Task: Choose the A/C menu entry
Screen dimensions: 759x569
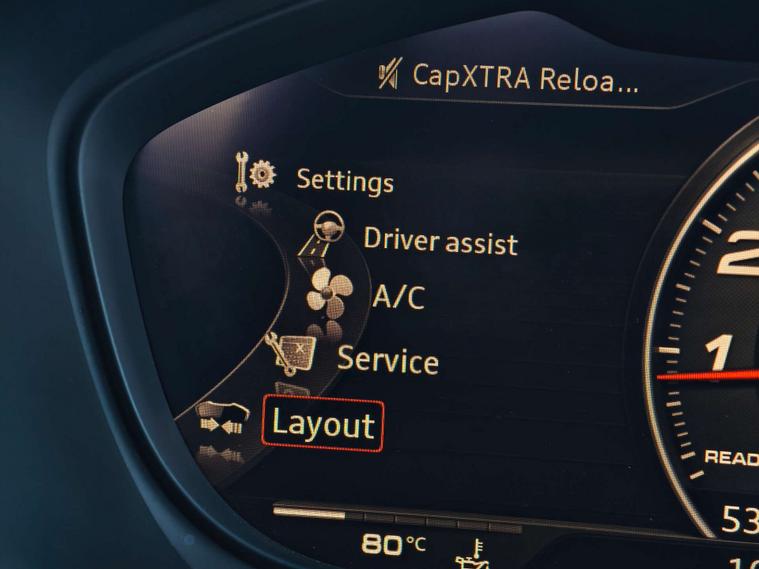Action: 398,297
